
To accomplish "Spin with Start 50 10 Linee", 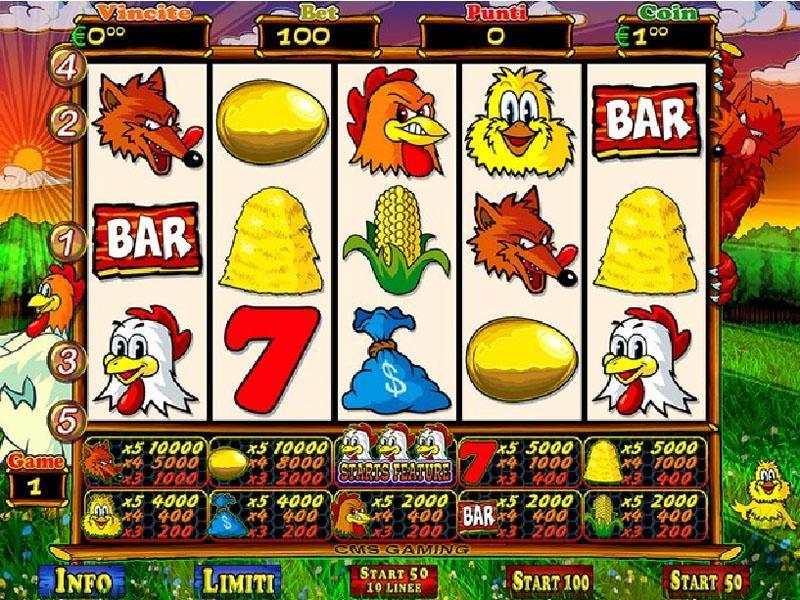I will [394, 580].
